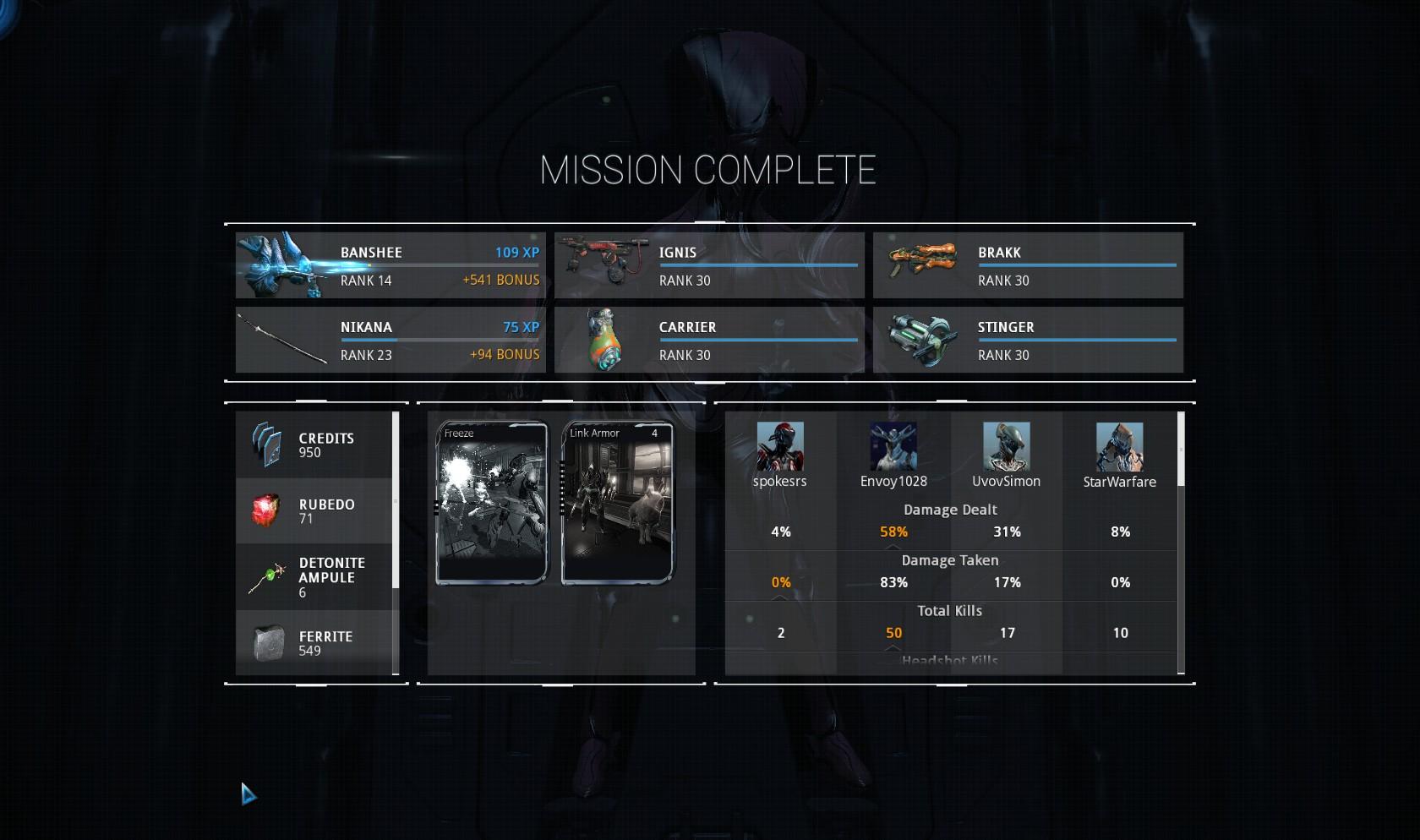Select the Ignis weapon rank panel
The height and width of the screenshot is (840, 1420).
[709, 265]
